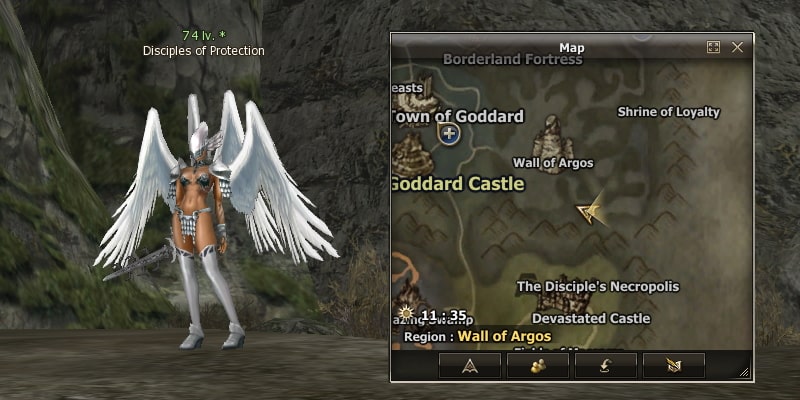Close the Map window
The image size is (800, 400).
(x=737, y=47)
